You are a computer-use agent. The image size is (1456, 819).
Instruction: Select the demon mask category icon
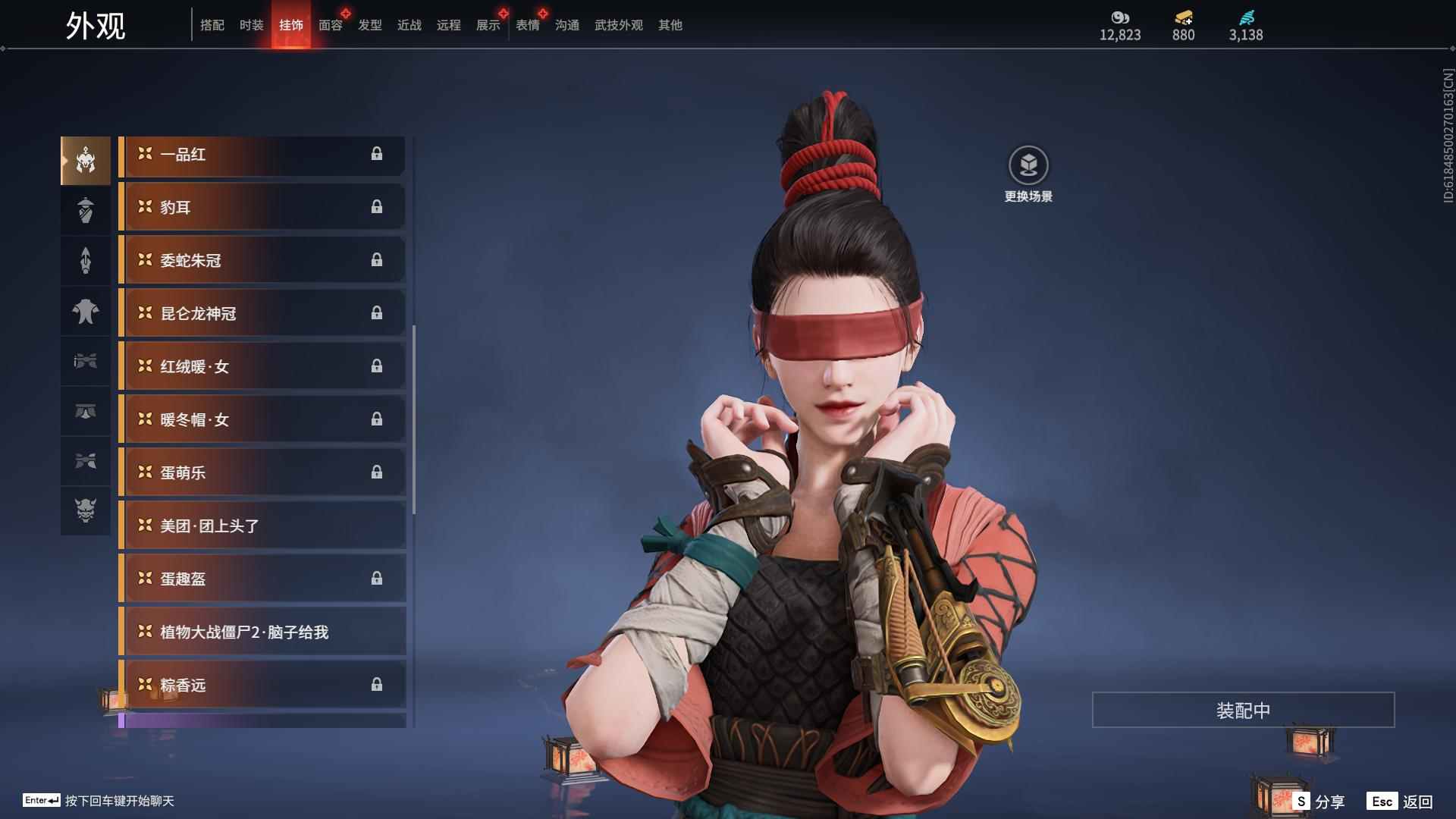(86, 510)
